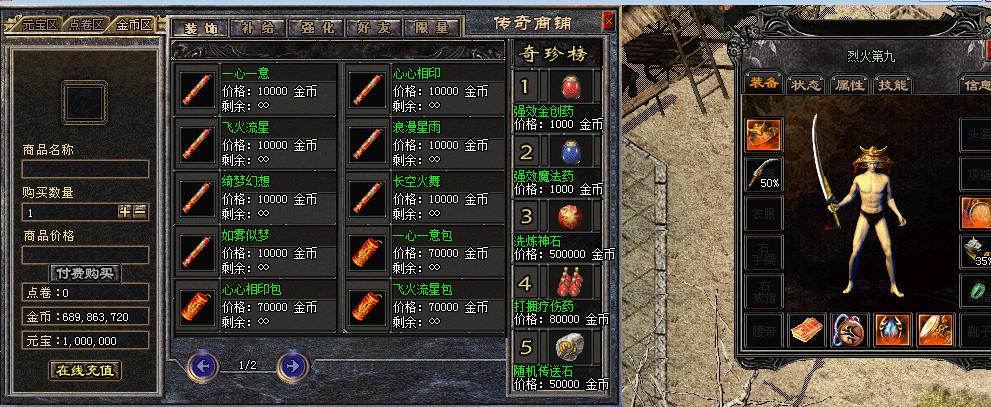This screenshot has width=991, height=407.
Task: Increase purchase quantity with plus button
Action: (x=125, y=211)
